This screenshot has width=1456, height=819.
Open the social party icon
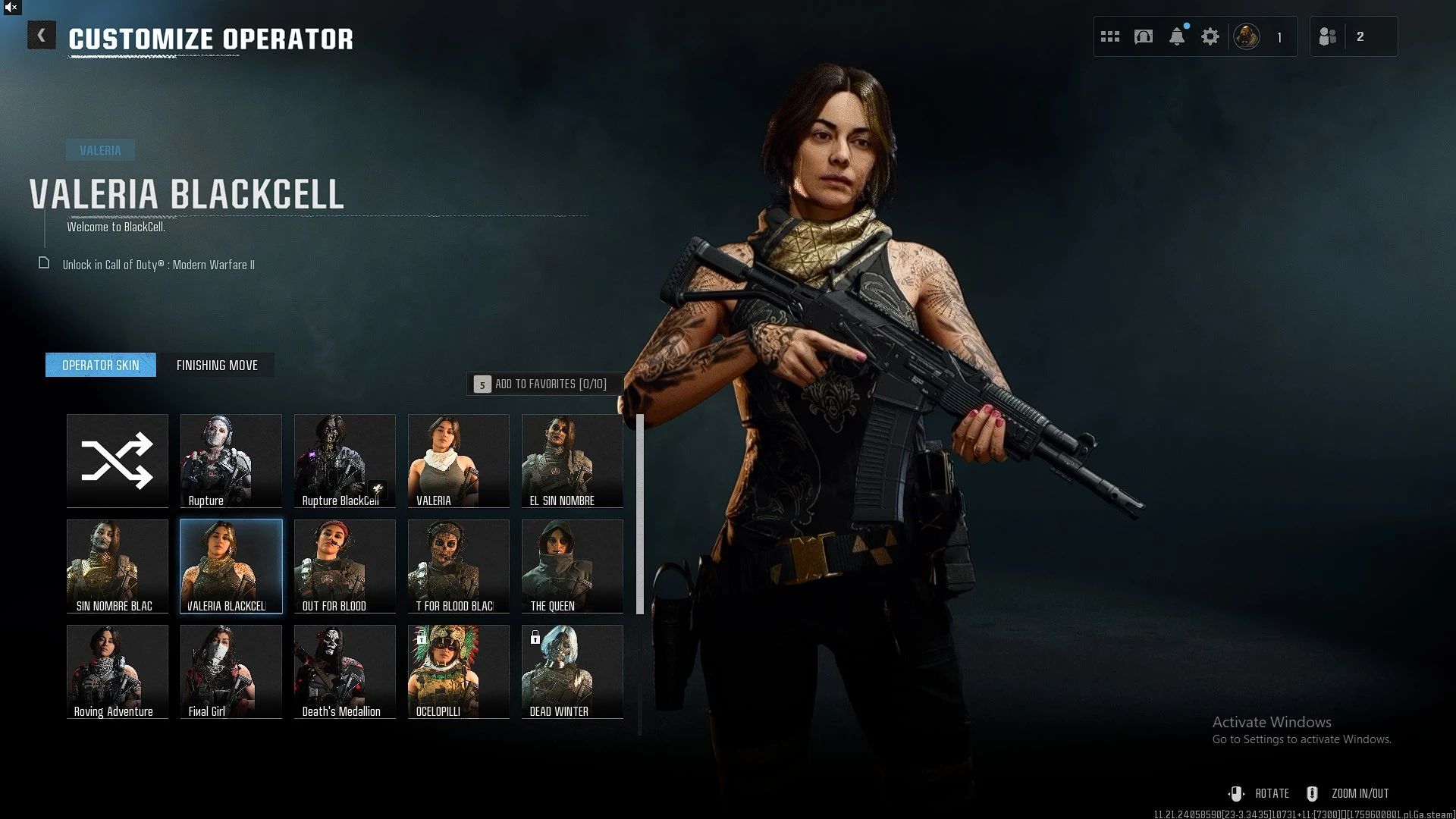1328,36
